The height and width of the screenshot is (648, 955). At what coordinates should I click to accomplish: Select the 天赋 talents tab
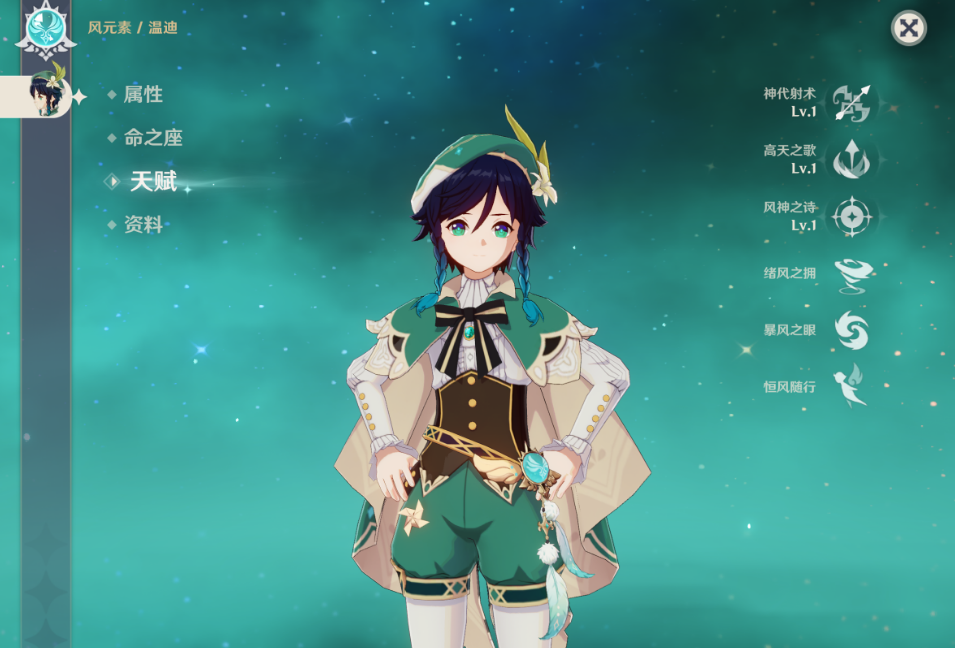pyautogui.click(x=153, y=181)
